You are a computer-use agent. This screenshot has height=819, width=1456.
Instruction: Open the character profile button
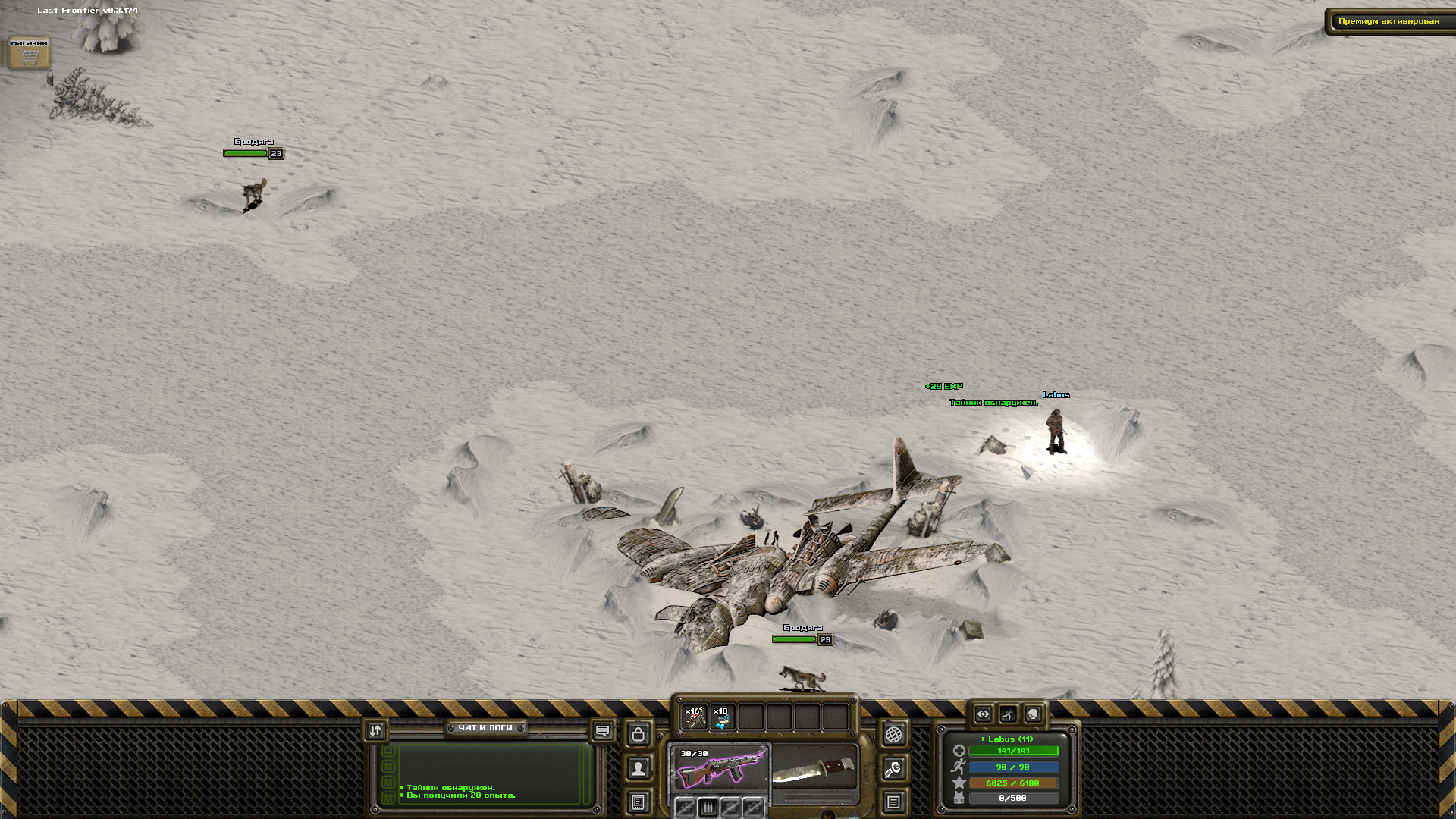[639, 769]
